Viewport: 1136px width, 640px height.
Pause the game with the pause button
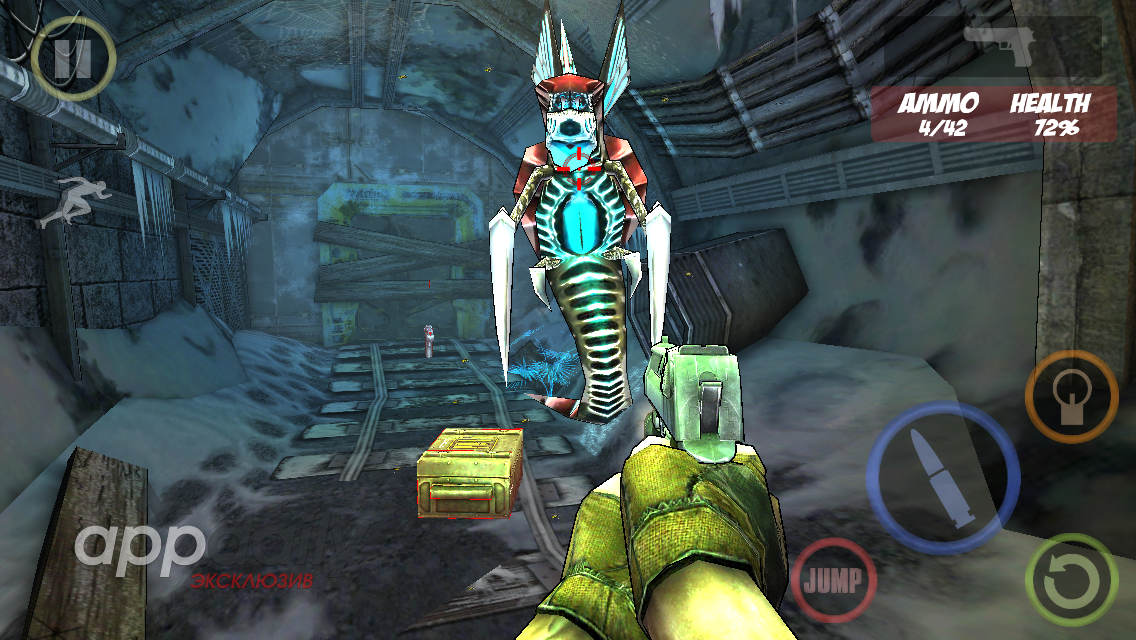click(72, 58)
